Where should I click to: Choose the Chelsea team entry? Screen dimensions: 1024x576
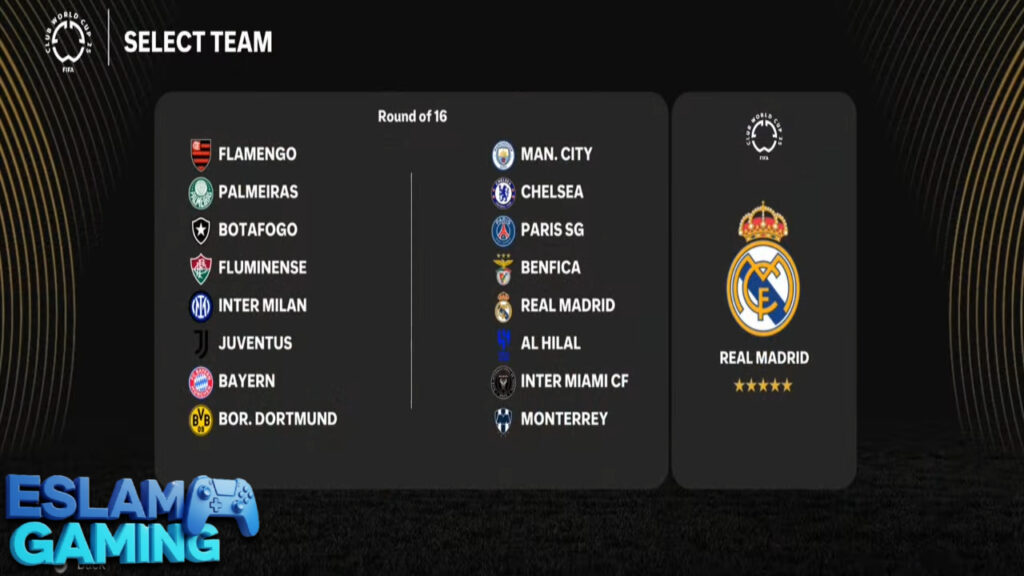(x=551, y=192)
